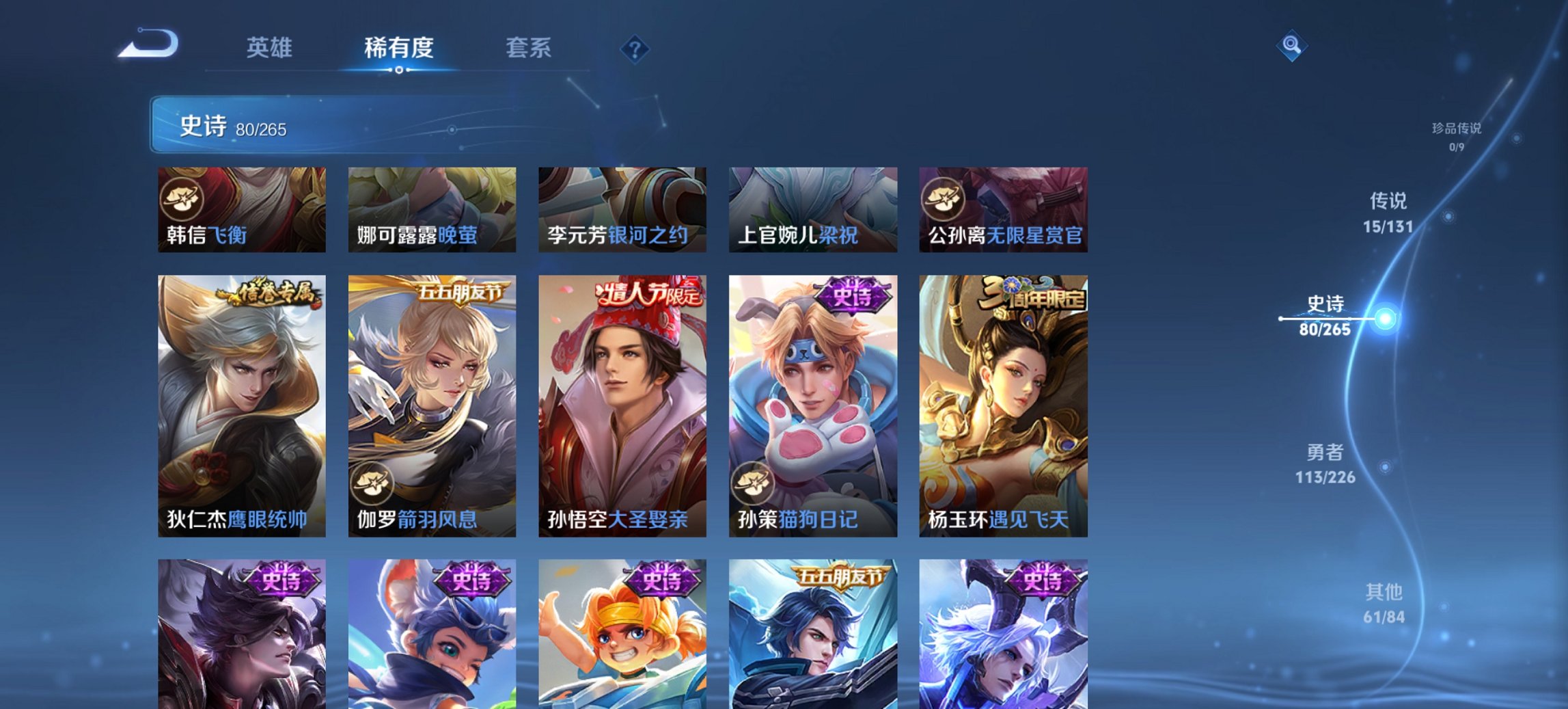Click the help question mark icon
The image size is (1568, 709).
tap(633, 48)
